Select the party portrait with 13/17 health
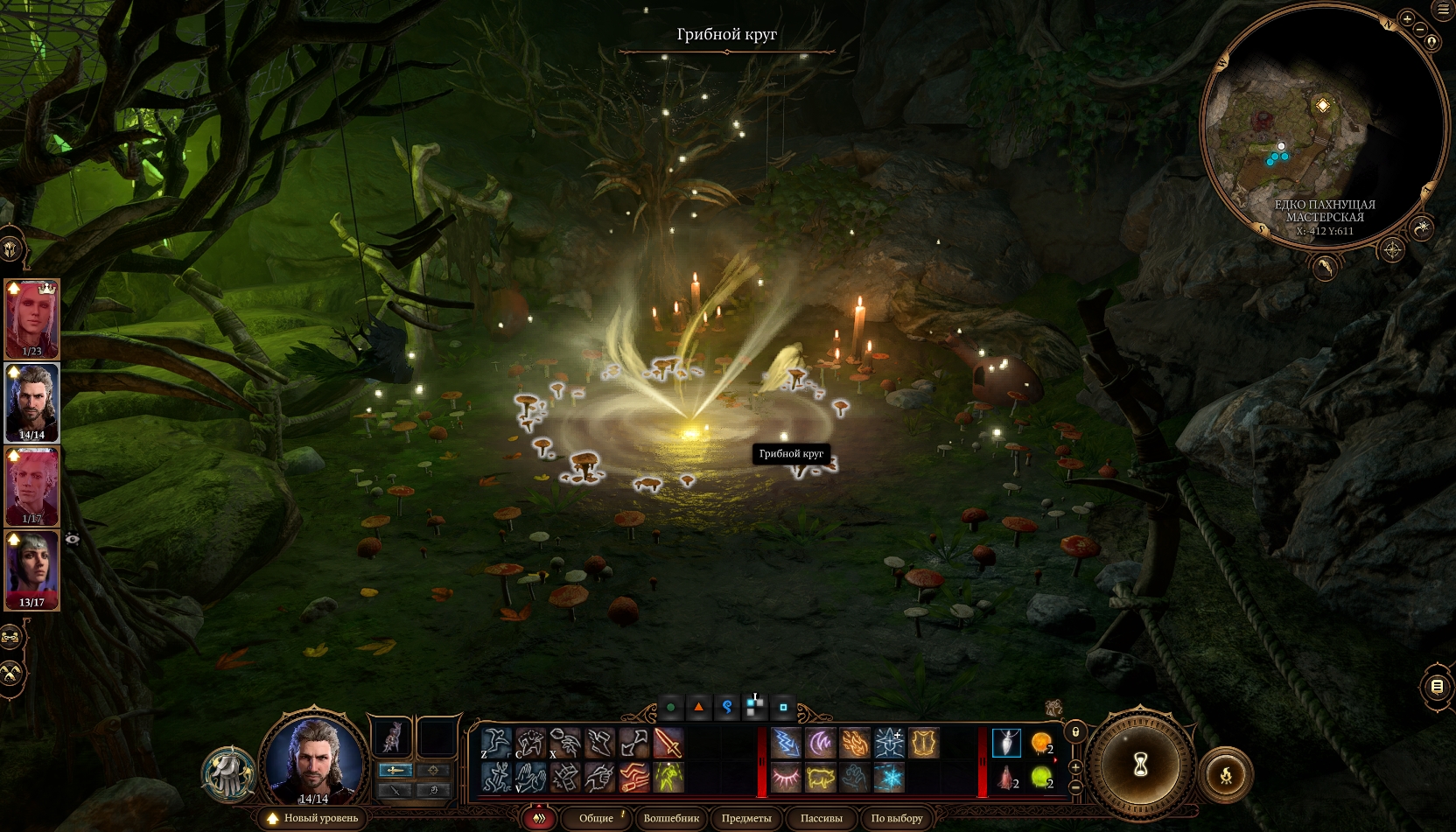 coord(32,569)
